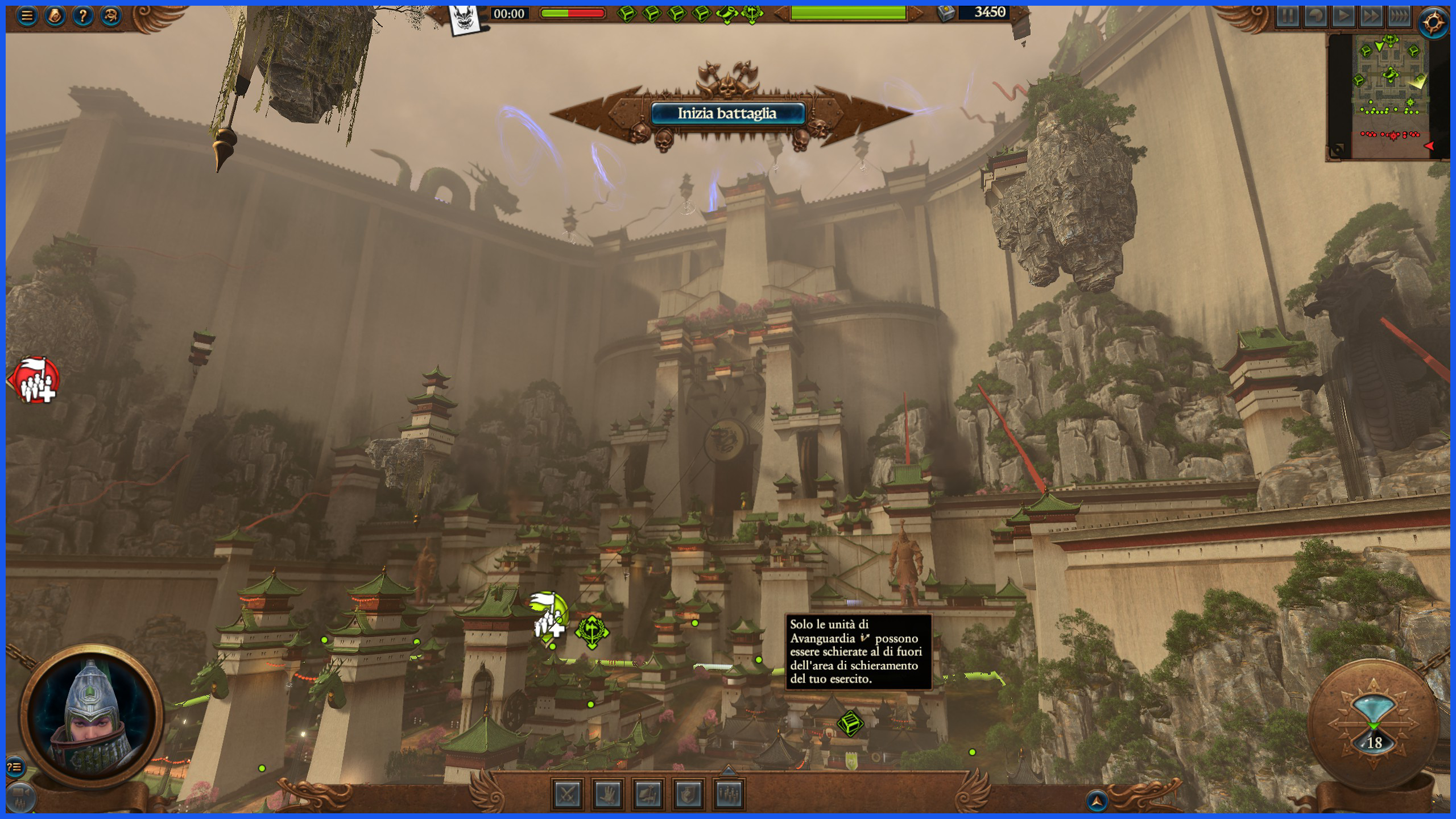Open the scroll icon button
The width and height of the screenshot is (1456, 819).
55,16
